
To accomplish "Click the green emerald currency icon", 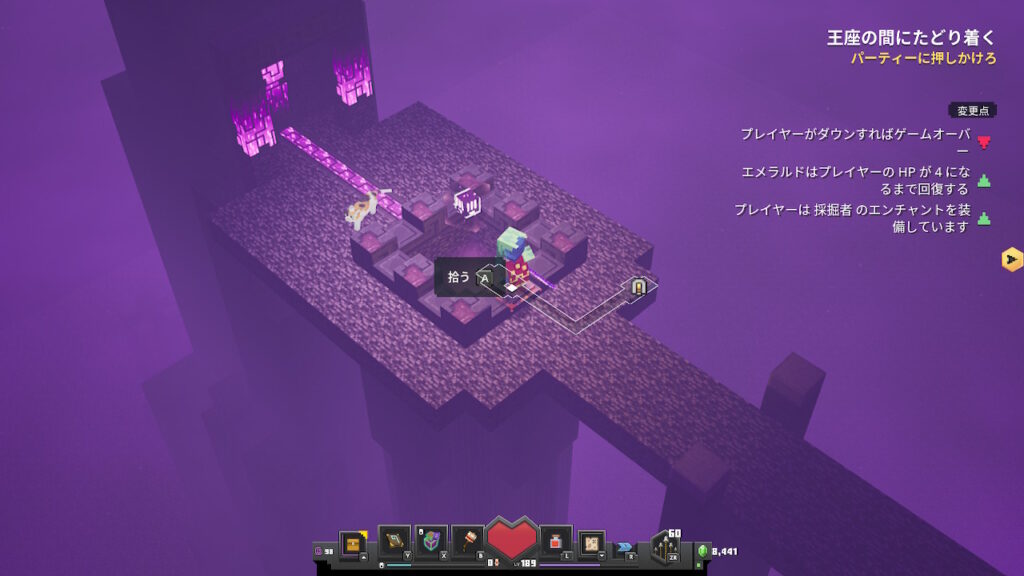I will 702,551.
